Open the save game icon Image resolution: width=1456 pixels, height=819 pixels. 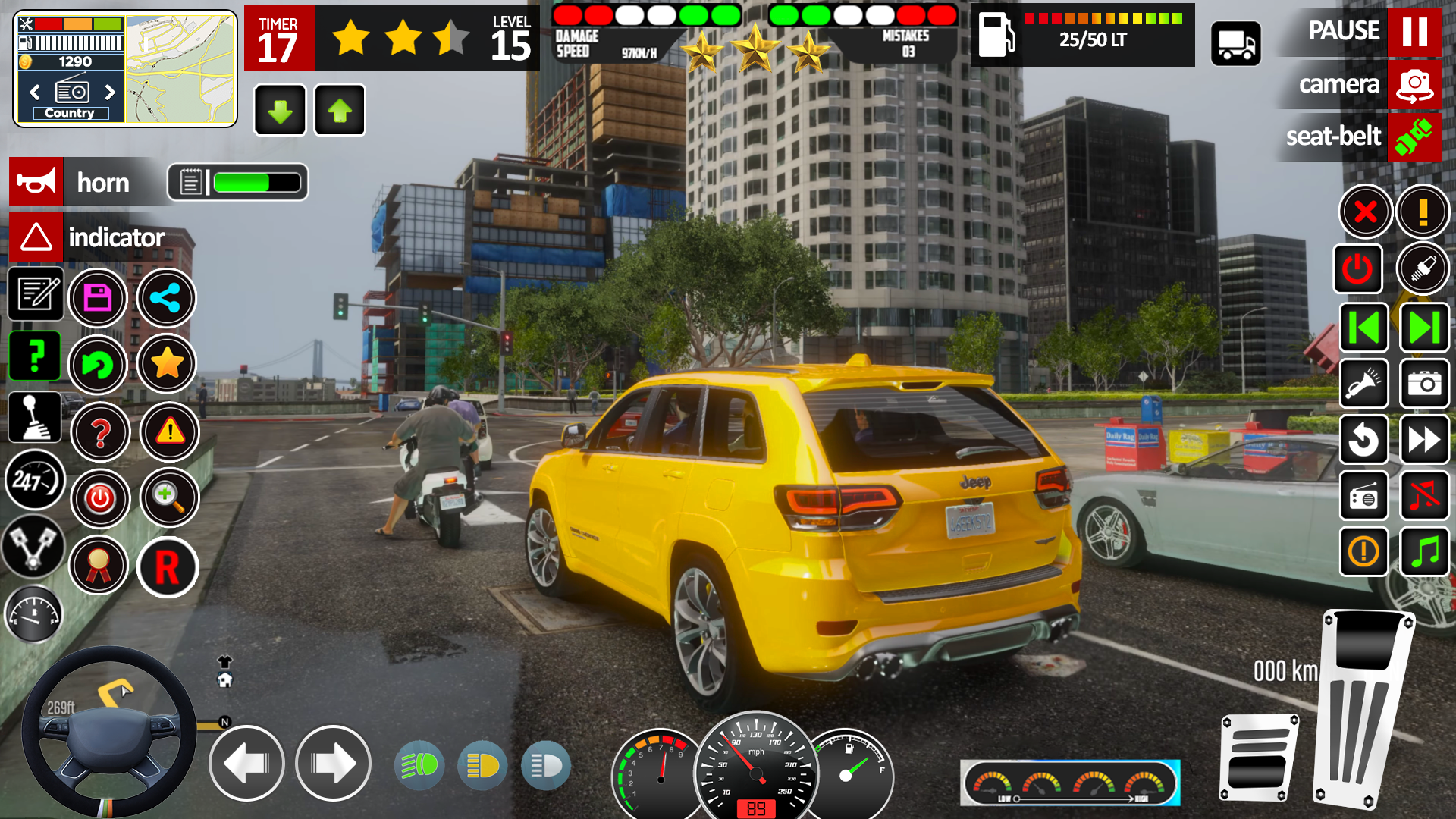(x=99, y=299)
